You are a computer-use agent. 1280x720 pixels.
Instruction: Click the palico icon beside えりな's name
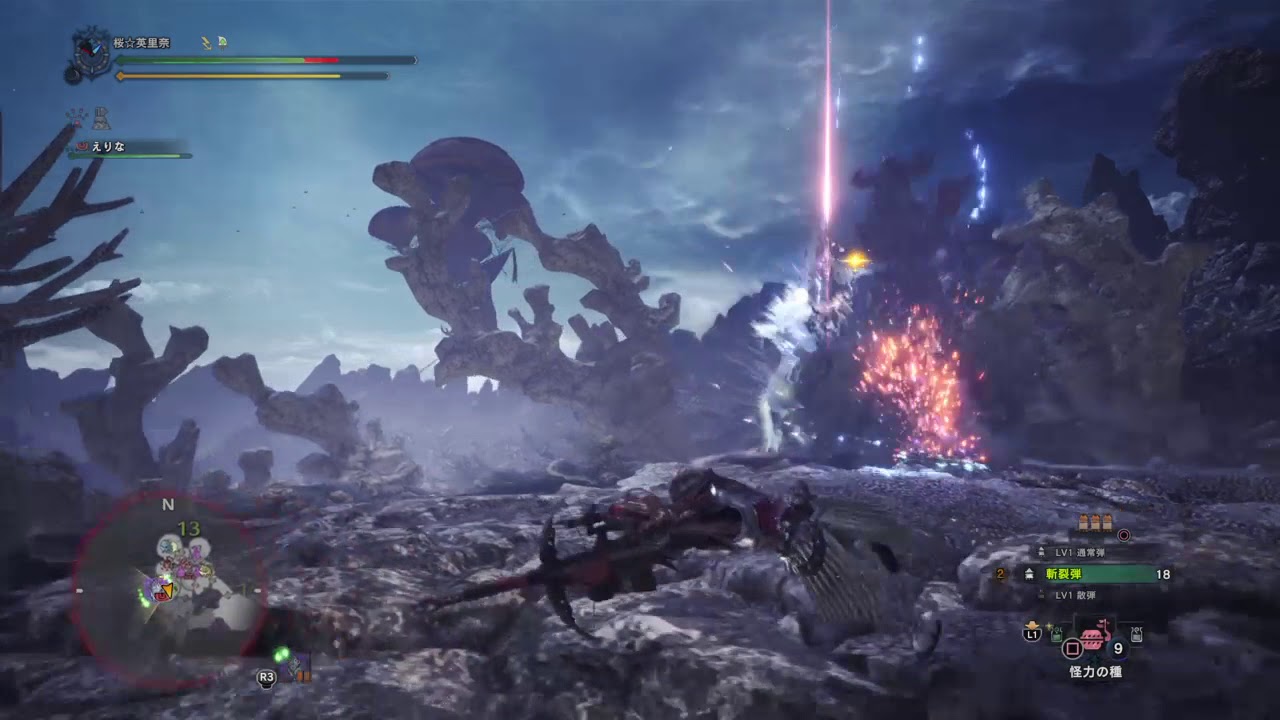pos(81,145)
